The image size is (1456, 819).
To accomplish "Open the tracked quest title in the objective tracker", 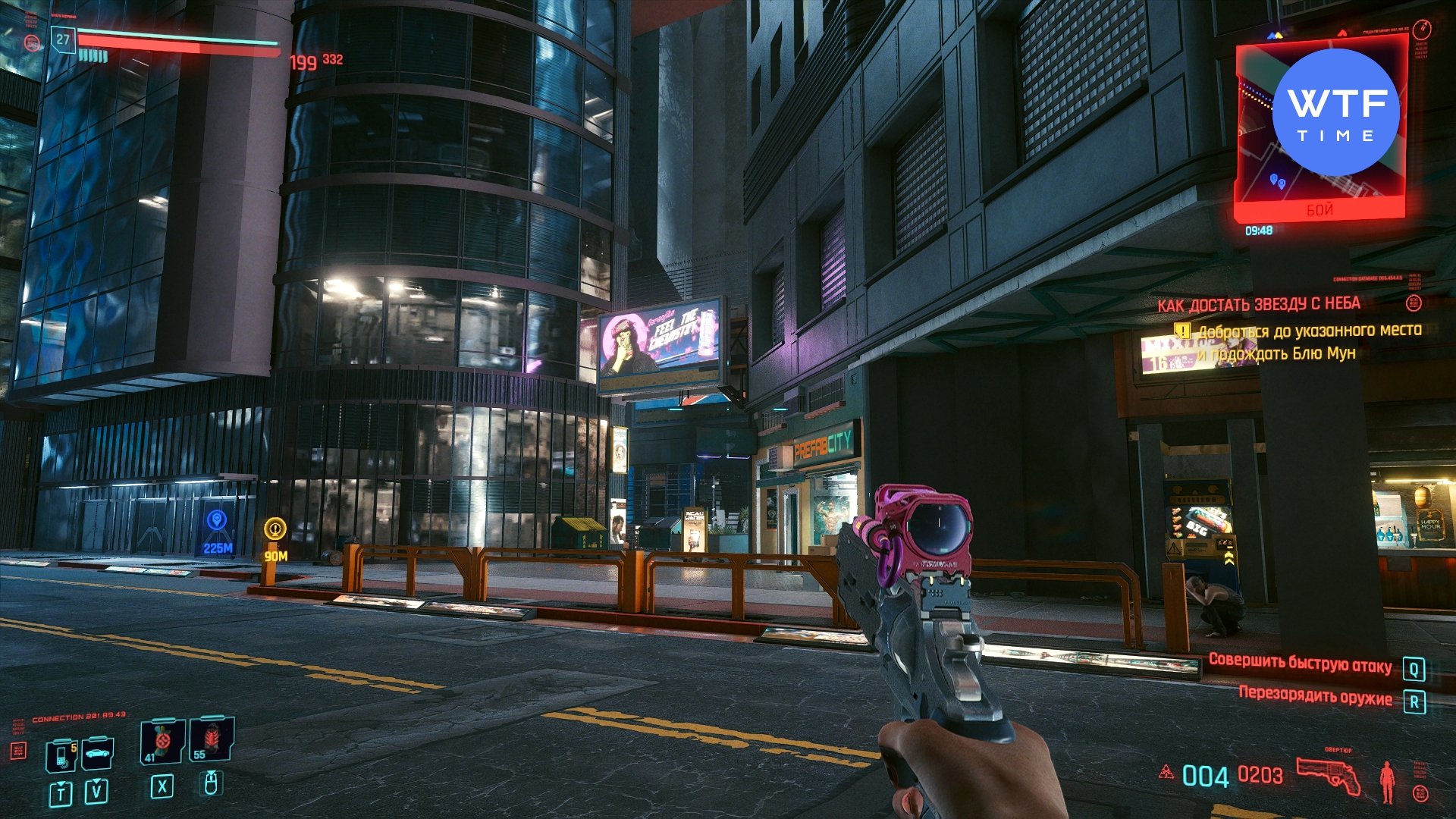I will 1258,305.
